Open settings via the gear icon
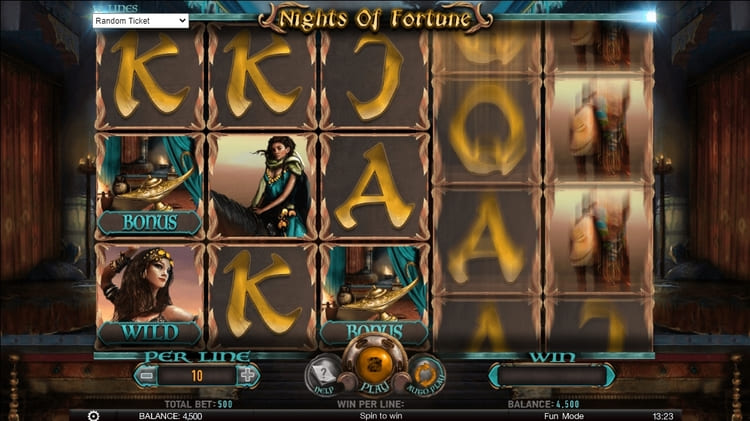Screen dimensions: 750x421 (x=94, y=415)
